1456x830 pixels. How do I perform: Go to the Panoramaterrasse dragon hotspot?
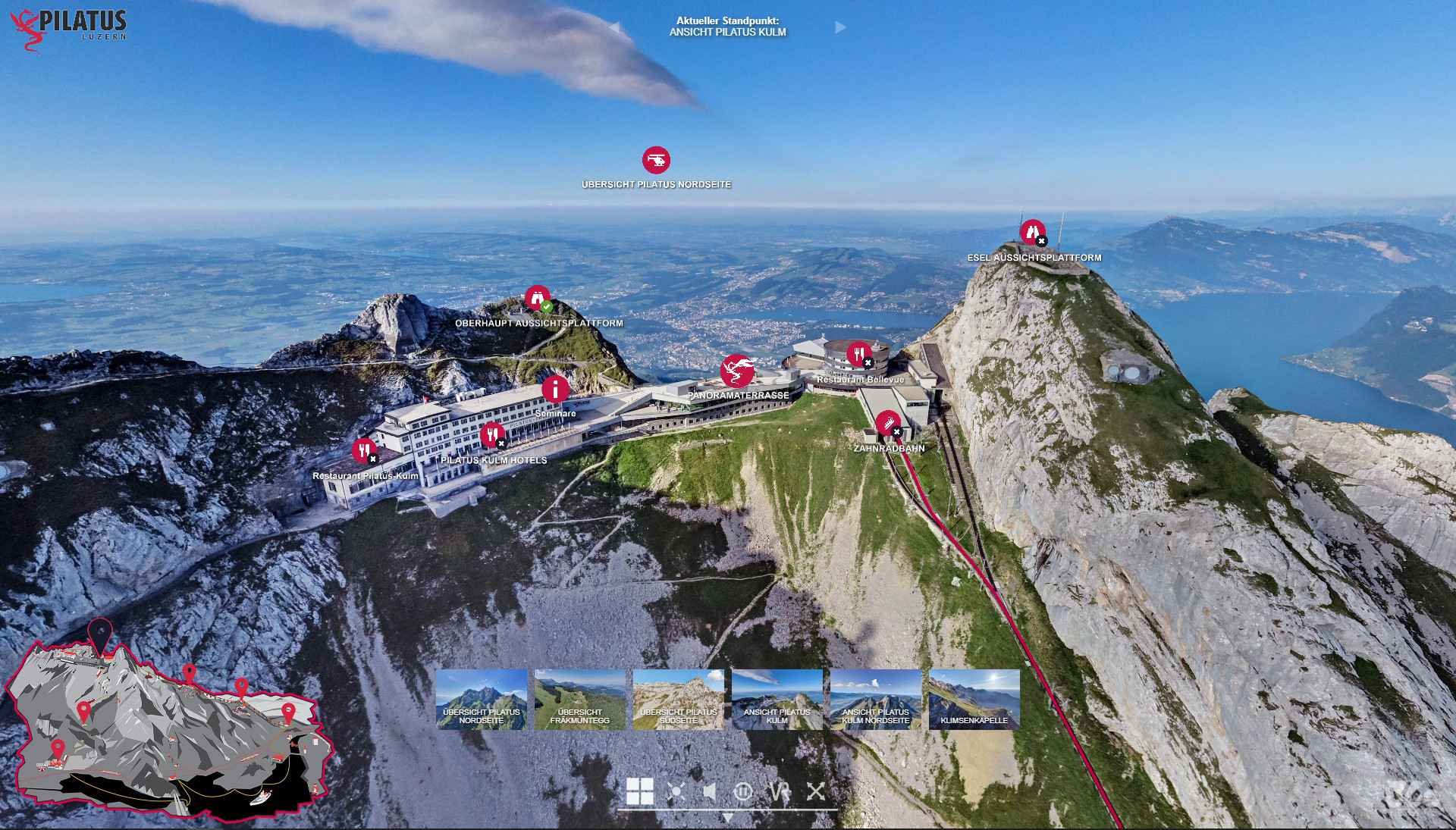point(737,371)
